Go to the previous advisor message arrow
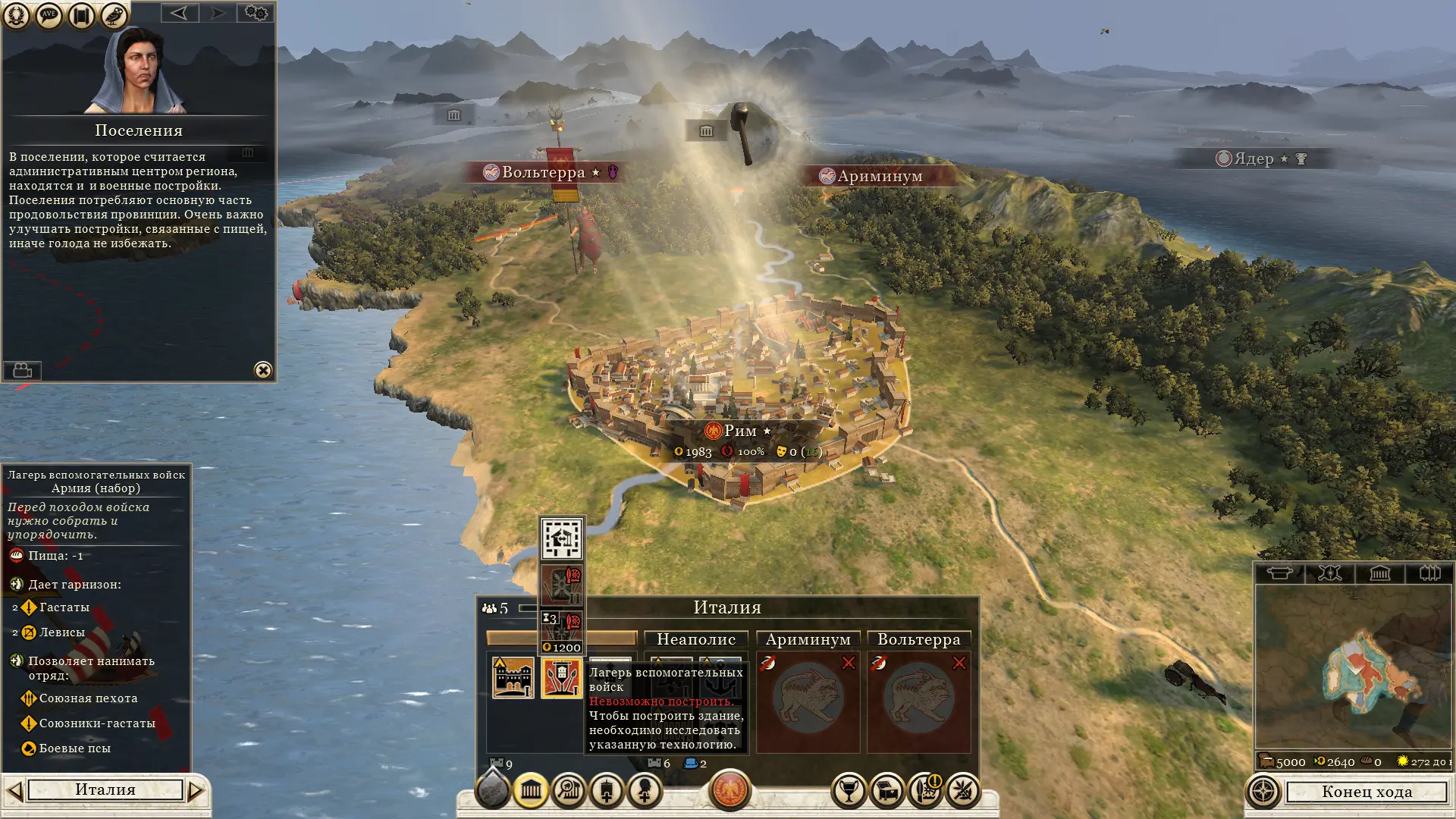The height and width of the screenshot is (819, 1456). 179,13
